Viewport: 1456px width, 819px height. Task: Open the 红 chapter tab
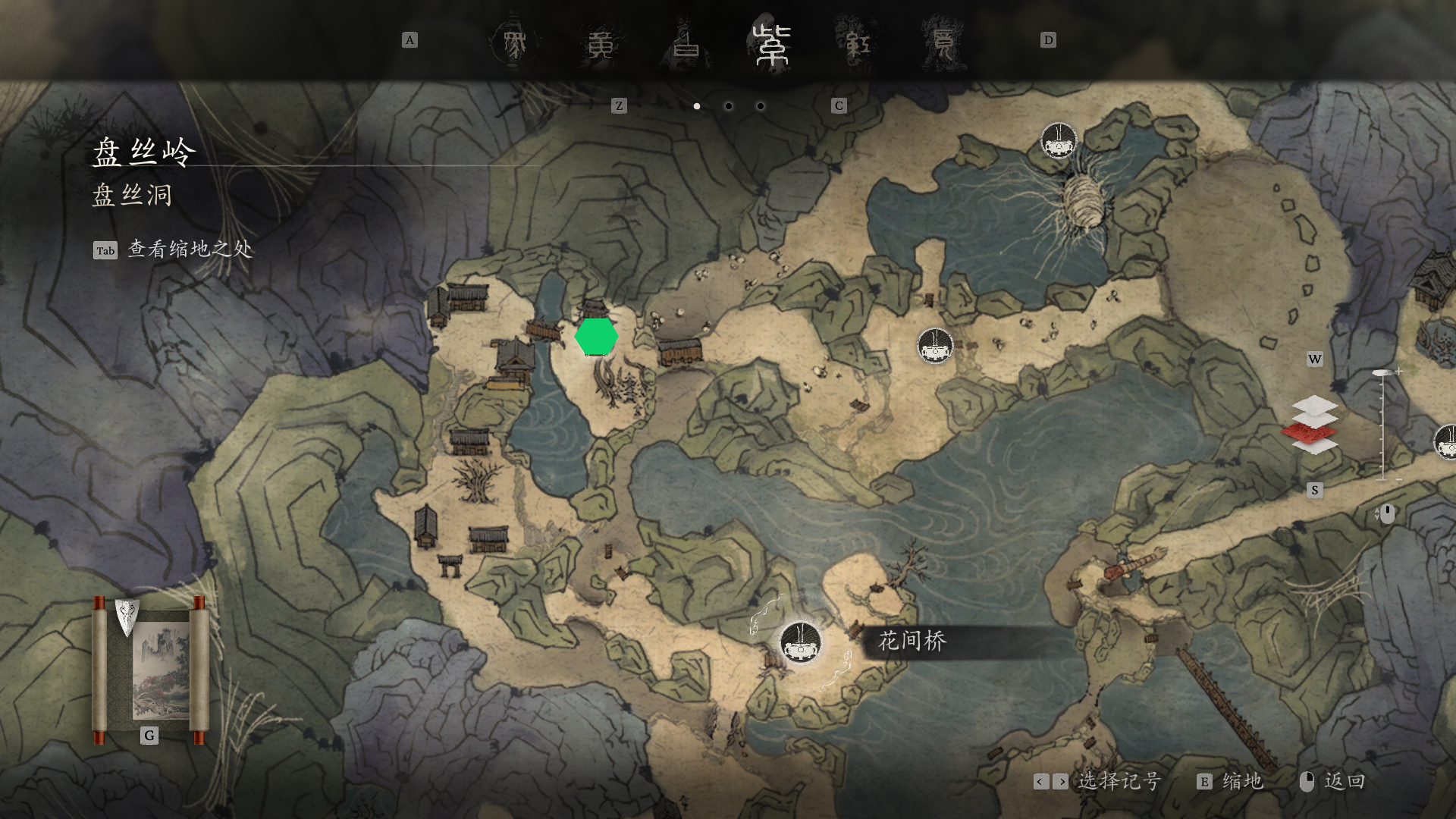click(x=858, y=44)
